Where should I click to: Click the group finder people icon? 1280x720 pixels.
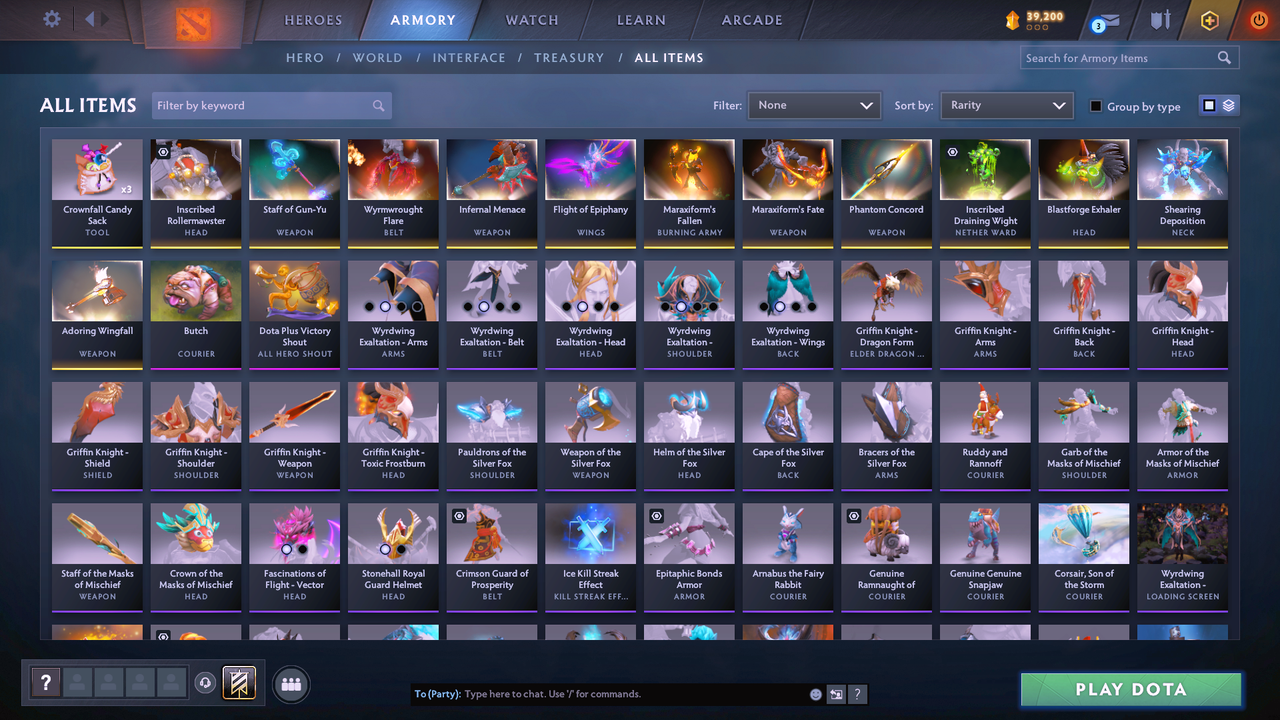click(x=289, y=684)
